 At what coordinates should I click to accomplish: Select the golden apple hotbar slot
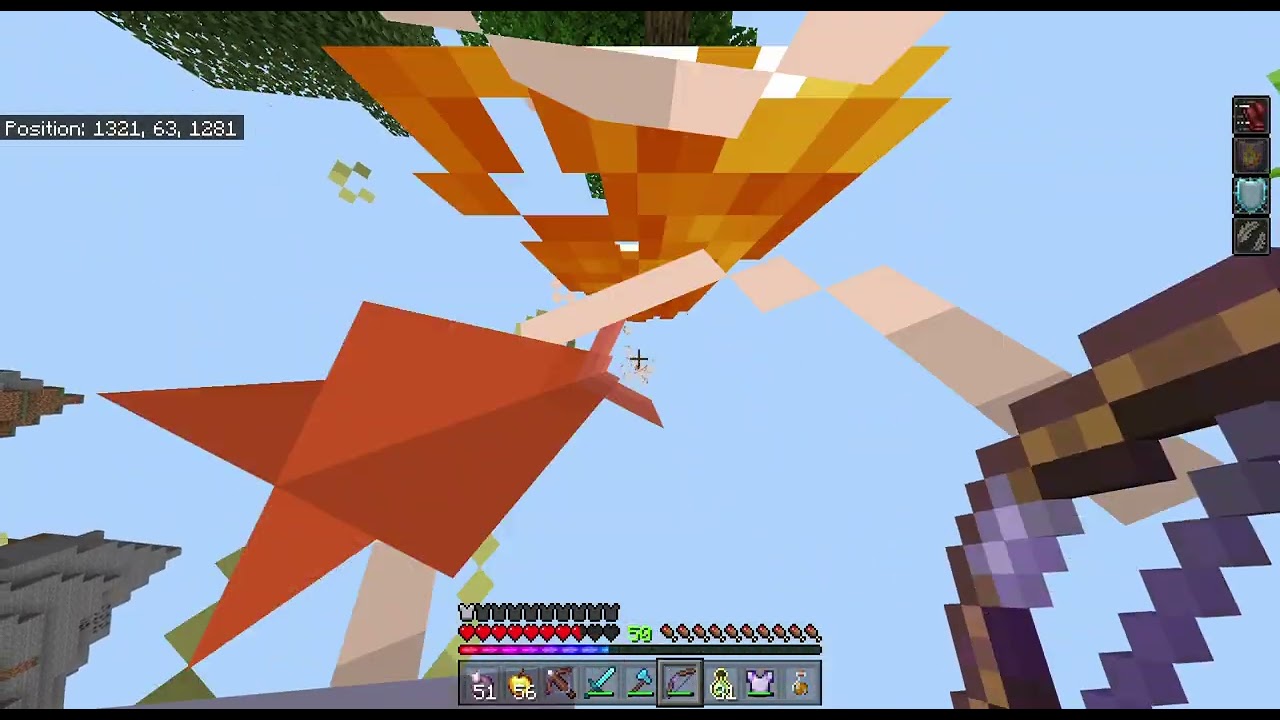click(521, 684)
